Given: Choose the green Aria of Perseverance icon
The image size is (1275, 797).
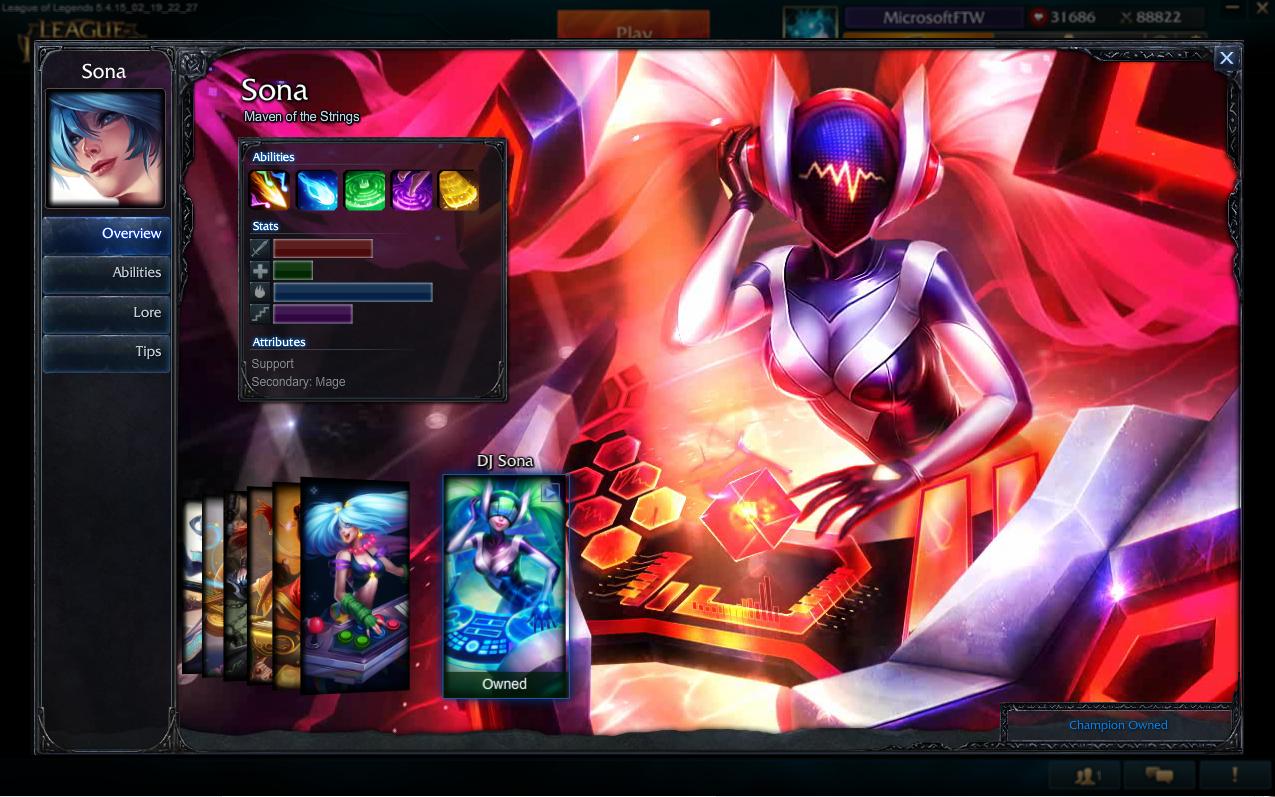Looking at the screenshot, I should point(364,190).
